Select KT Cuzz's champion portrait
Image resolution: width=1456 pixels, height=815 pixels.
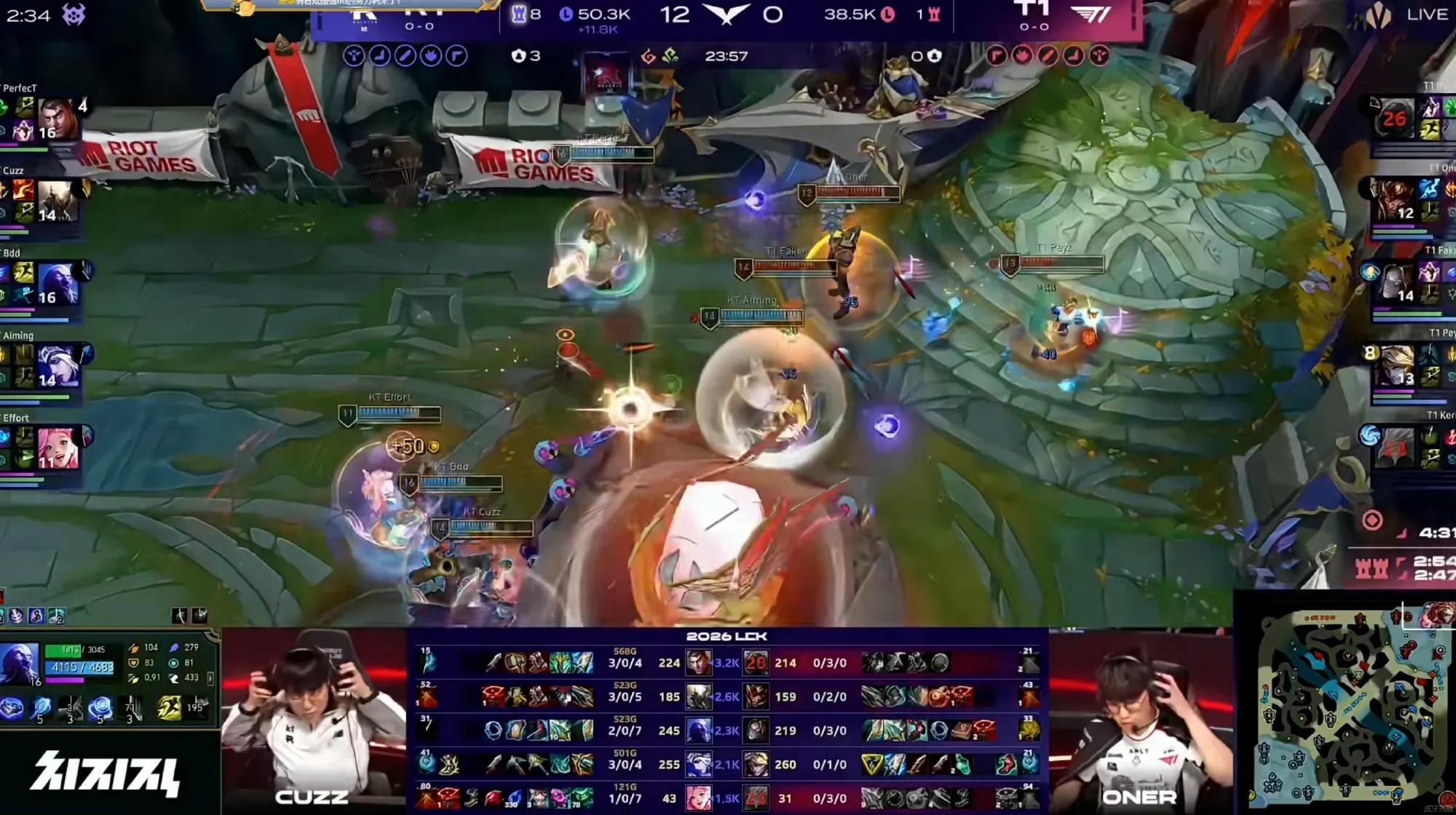[58, 200]
